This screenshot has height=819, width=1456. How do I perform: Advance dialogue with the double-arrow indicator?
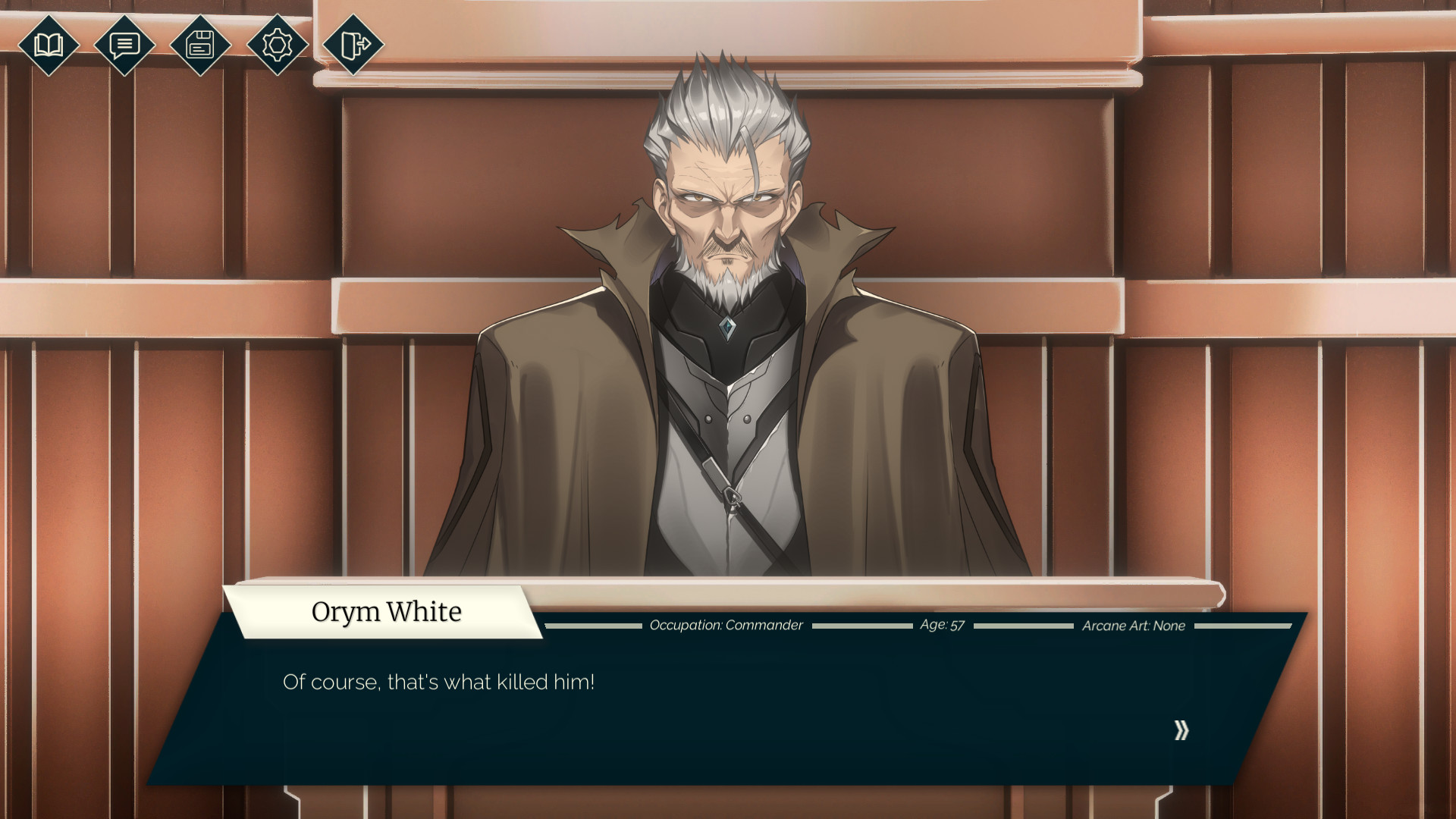[x=1180, y=730]
